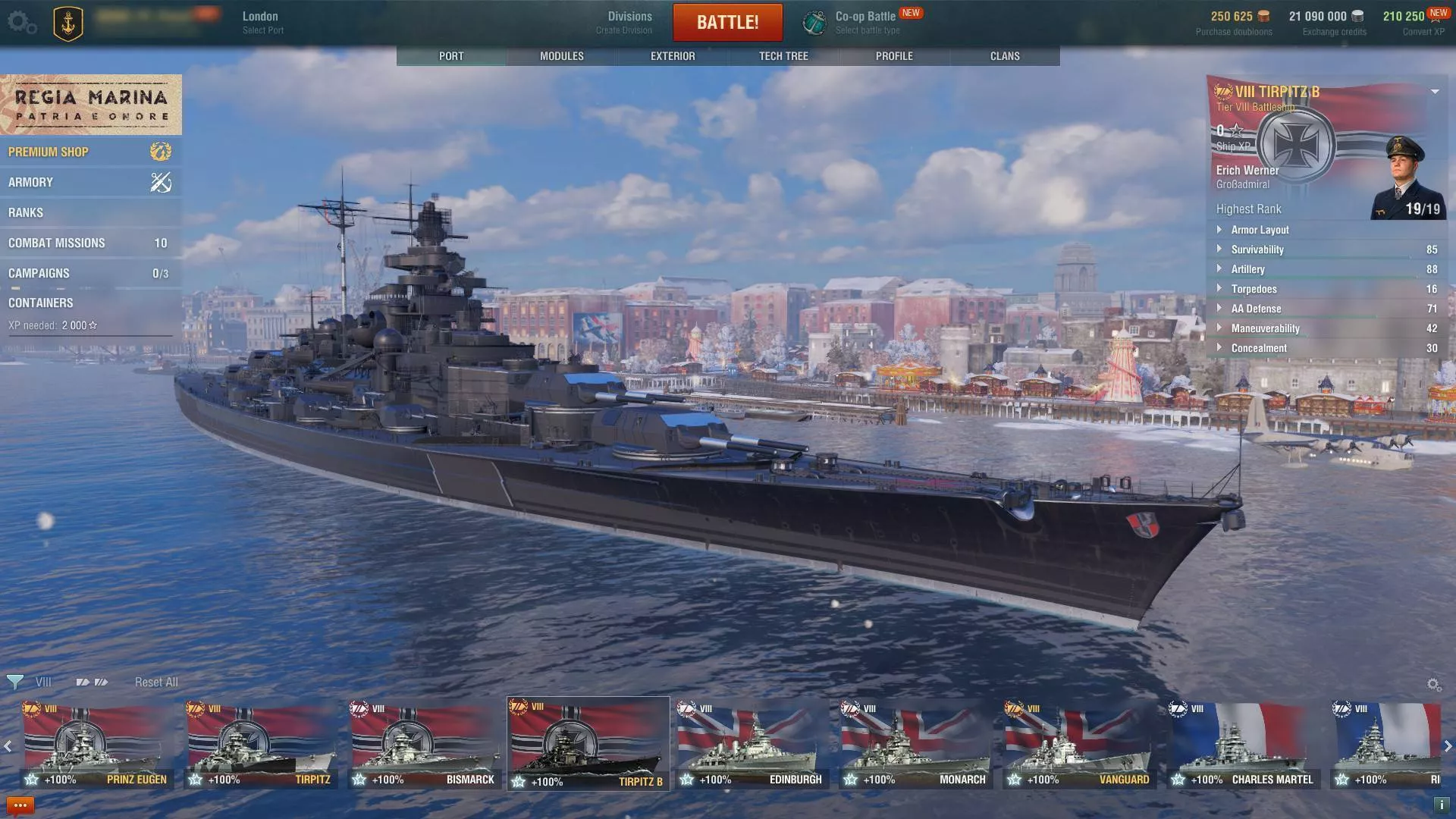This screenshot has width=1456, height=819.
Task: Open the Modules tab
Action: [561, 56]
